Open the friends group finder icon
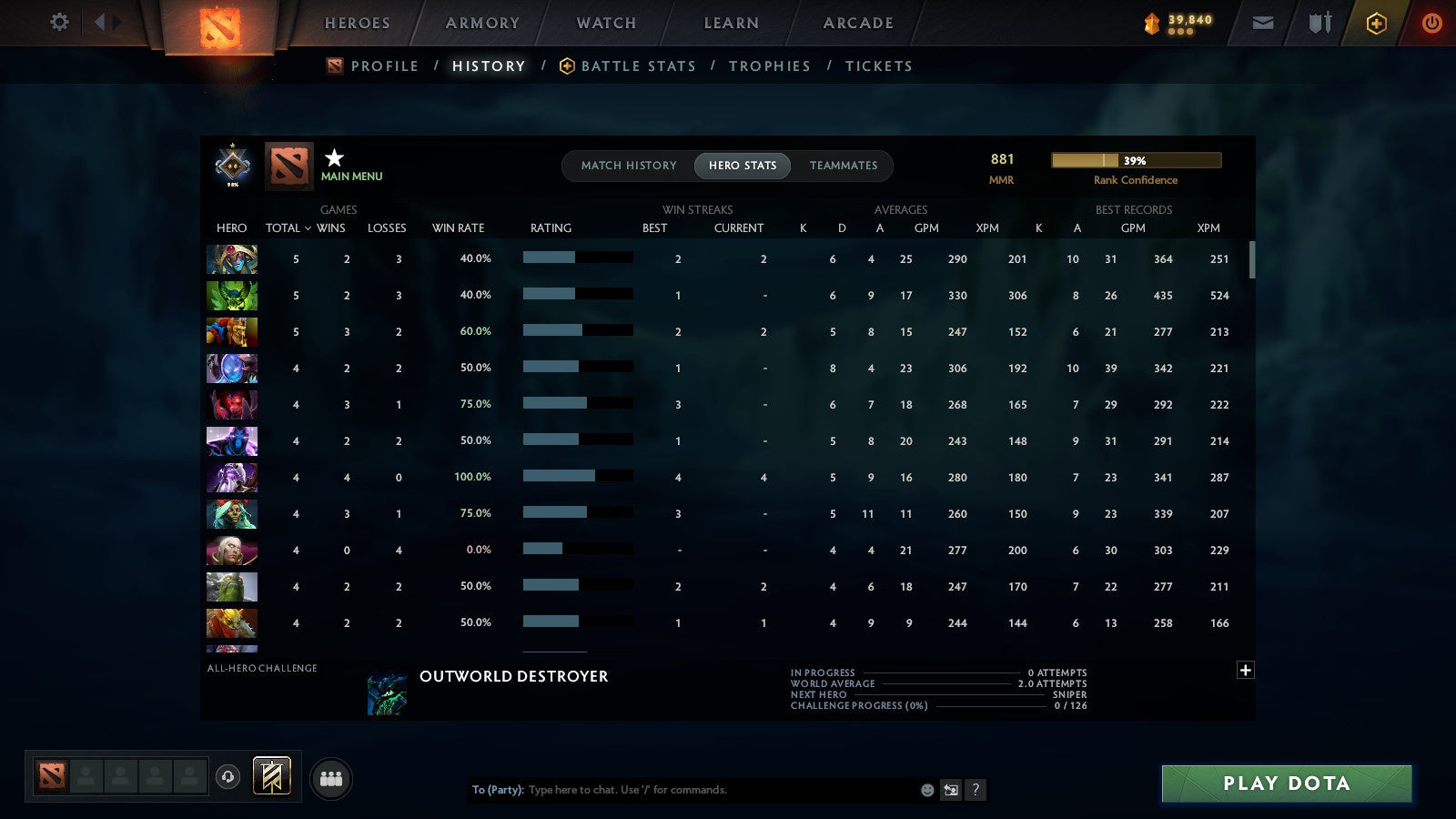 (x=331, y=776)
